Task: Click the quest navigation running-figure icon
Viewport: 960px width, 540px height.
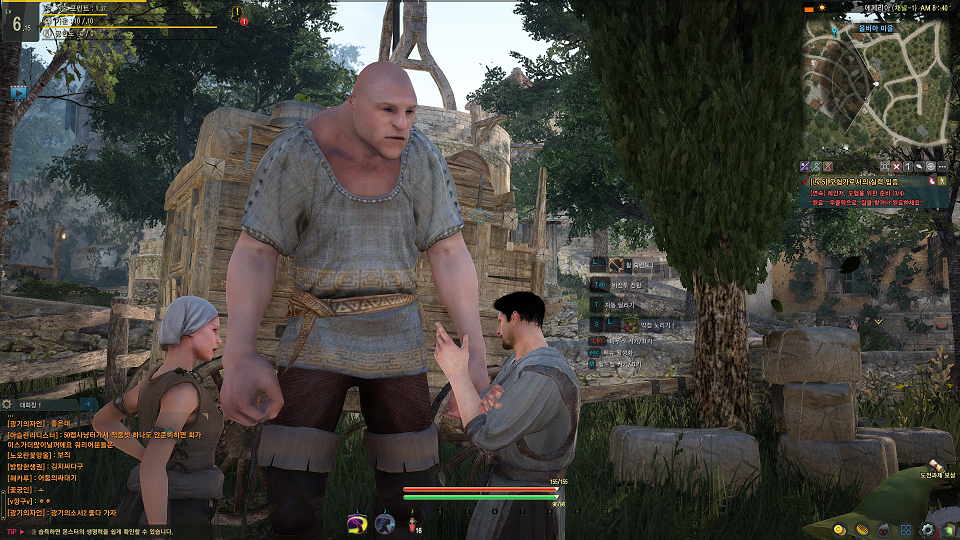Action: 941,181
